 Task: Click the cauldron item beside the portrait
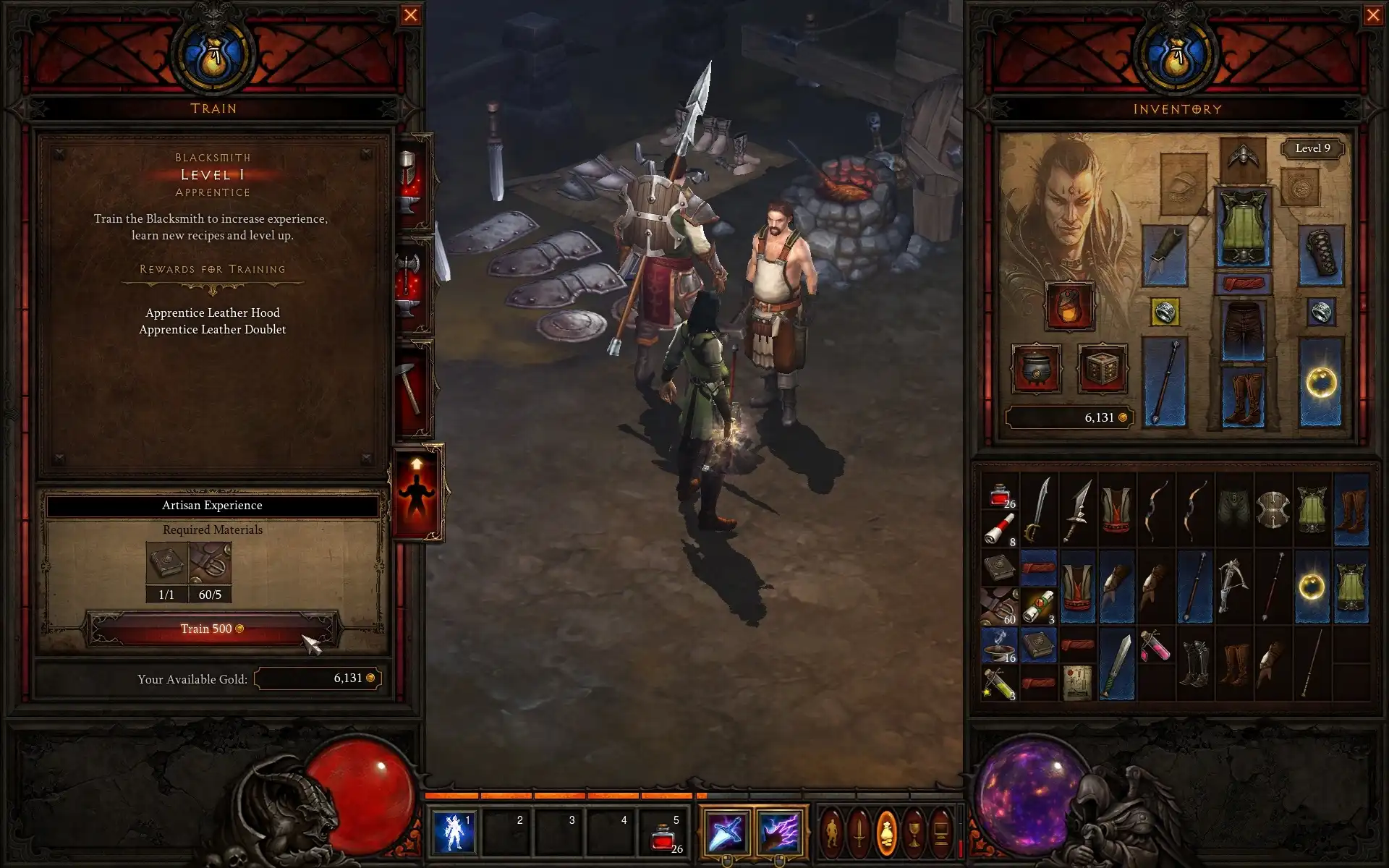pos(1036,368)
